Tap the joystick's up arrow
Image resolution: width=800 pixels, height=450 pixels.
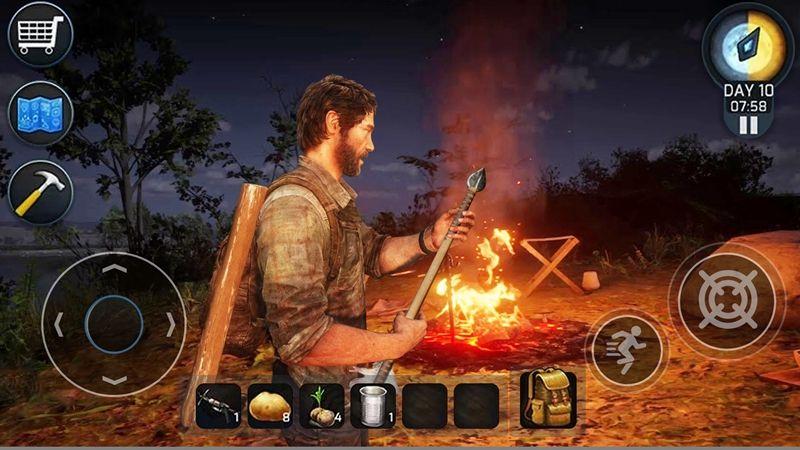point(114,268)
